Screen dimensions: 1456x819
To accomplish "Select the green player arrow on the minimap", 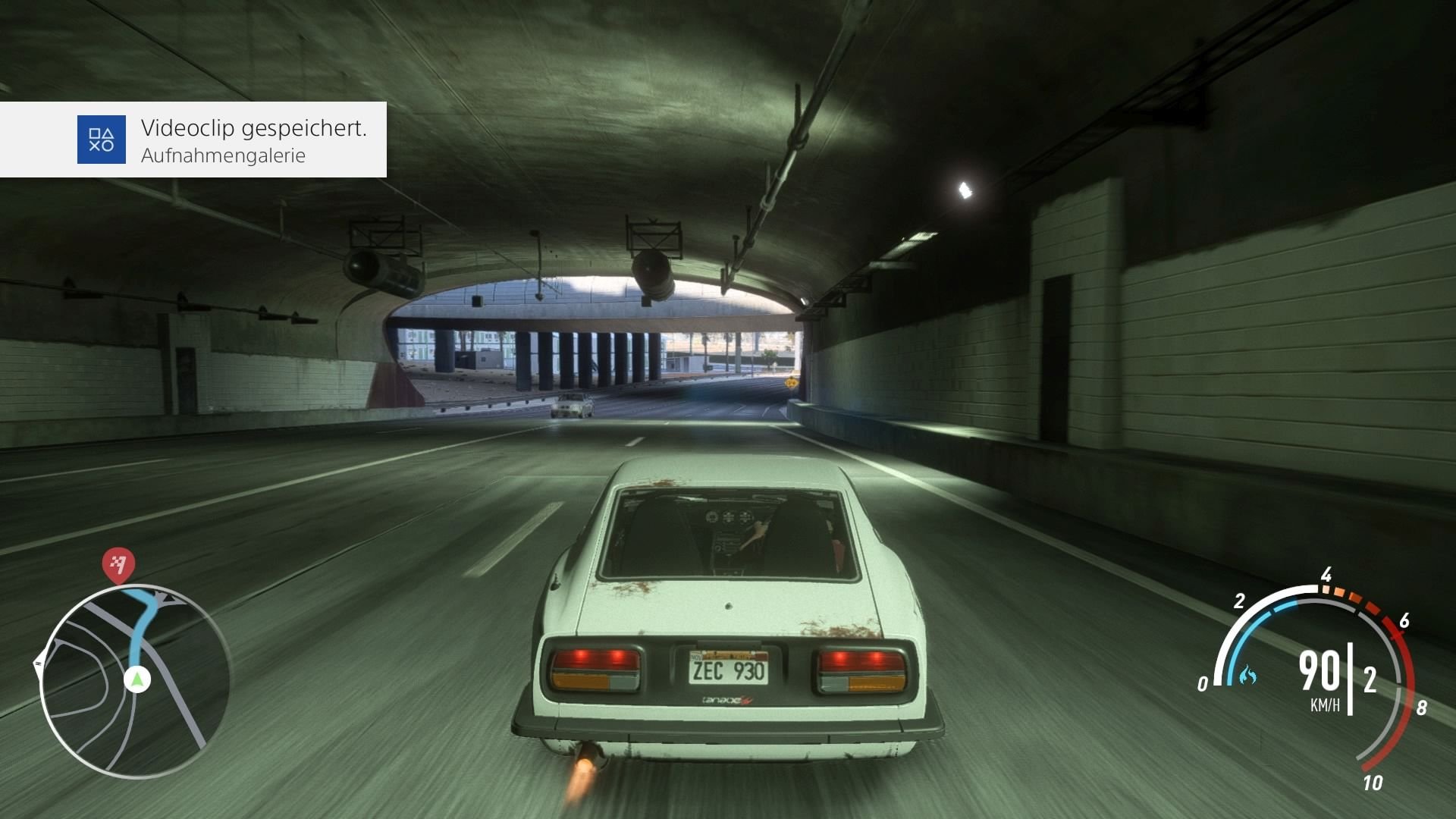I will (x=137, y=679).
